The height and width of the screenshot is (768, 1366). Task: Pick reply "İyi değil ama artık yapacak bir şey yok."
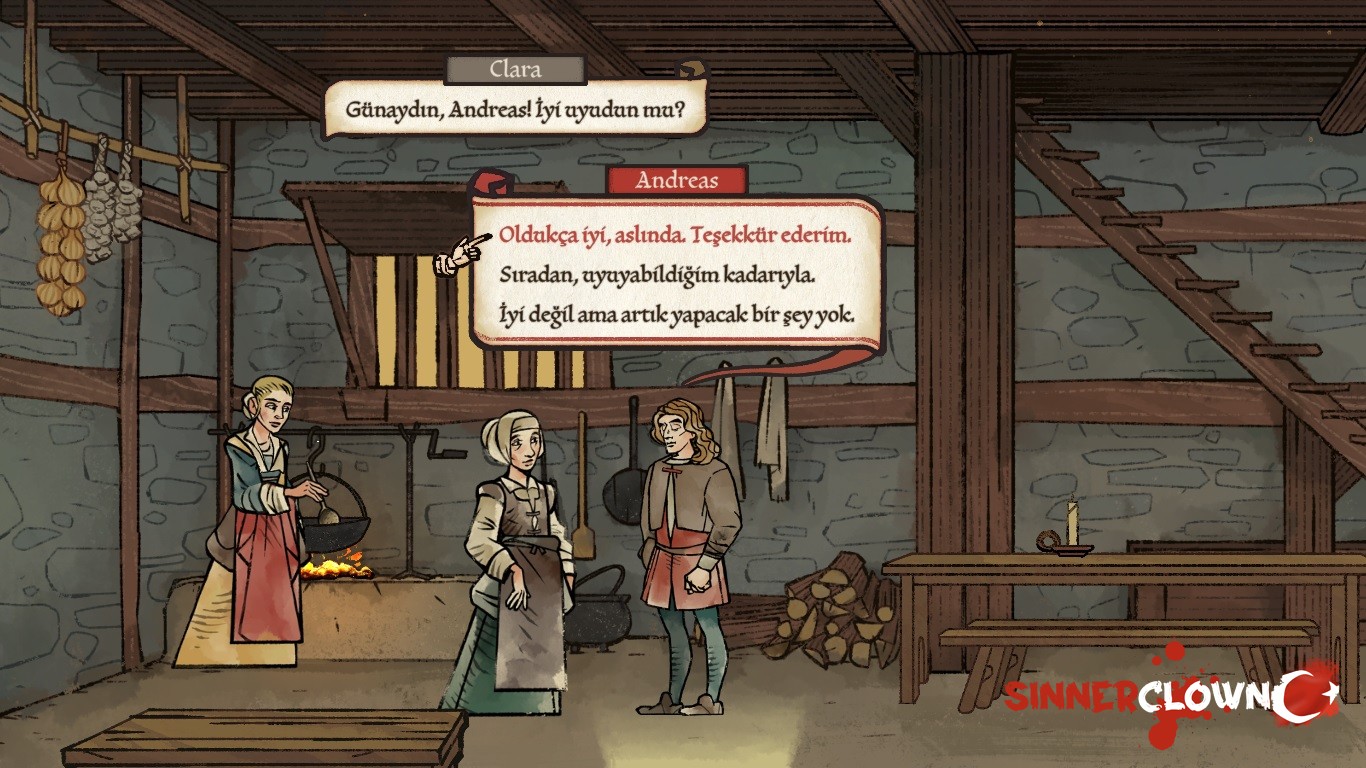pos(676,314)
